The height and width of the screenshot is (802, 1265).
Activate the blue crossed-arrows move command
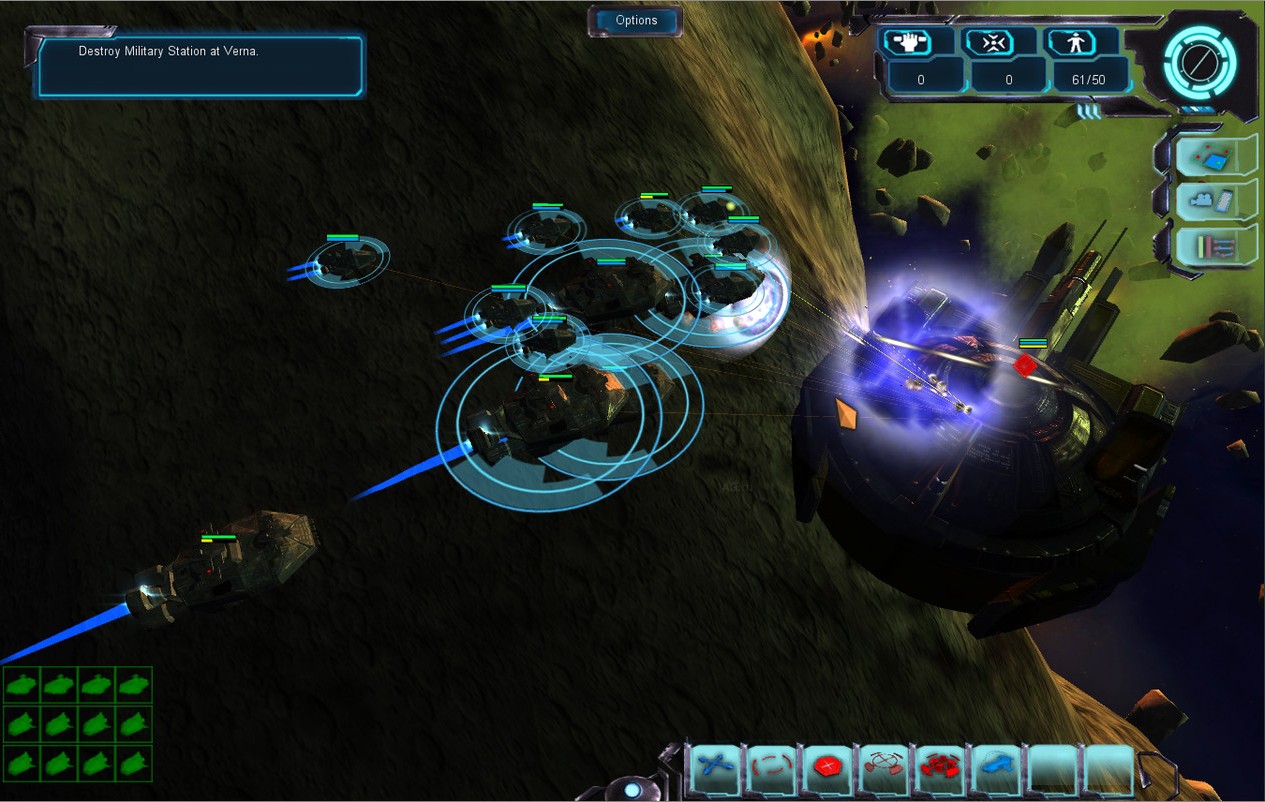715,768
